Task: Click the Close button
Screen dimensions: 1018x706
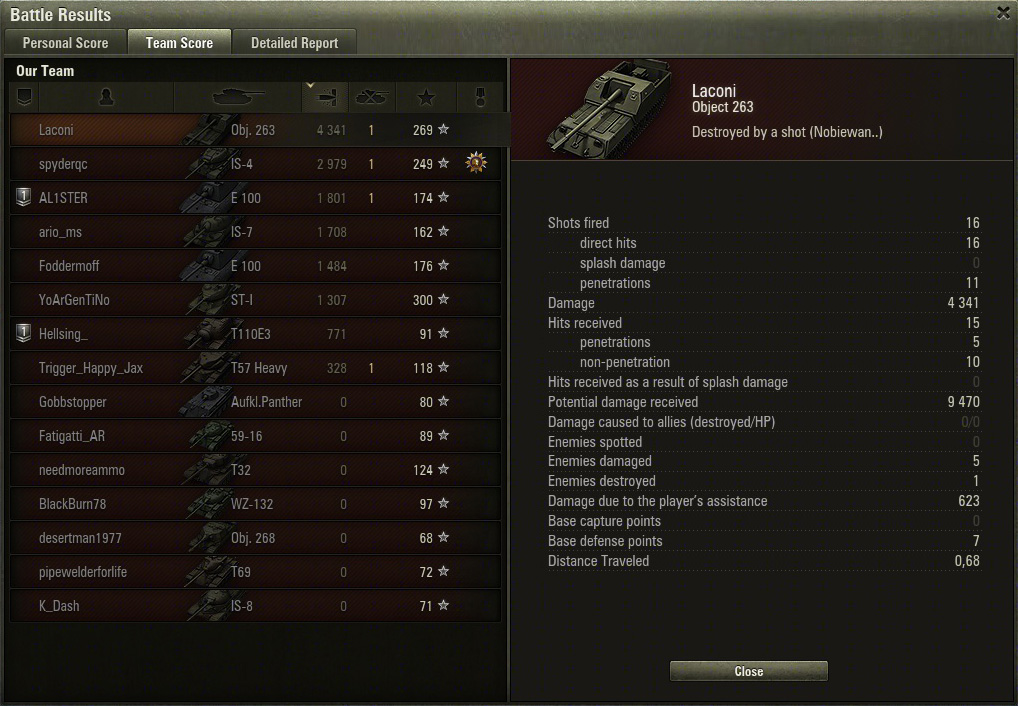Action: (748, 671)
